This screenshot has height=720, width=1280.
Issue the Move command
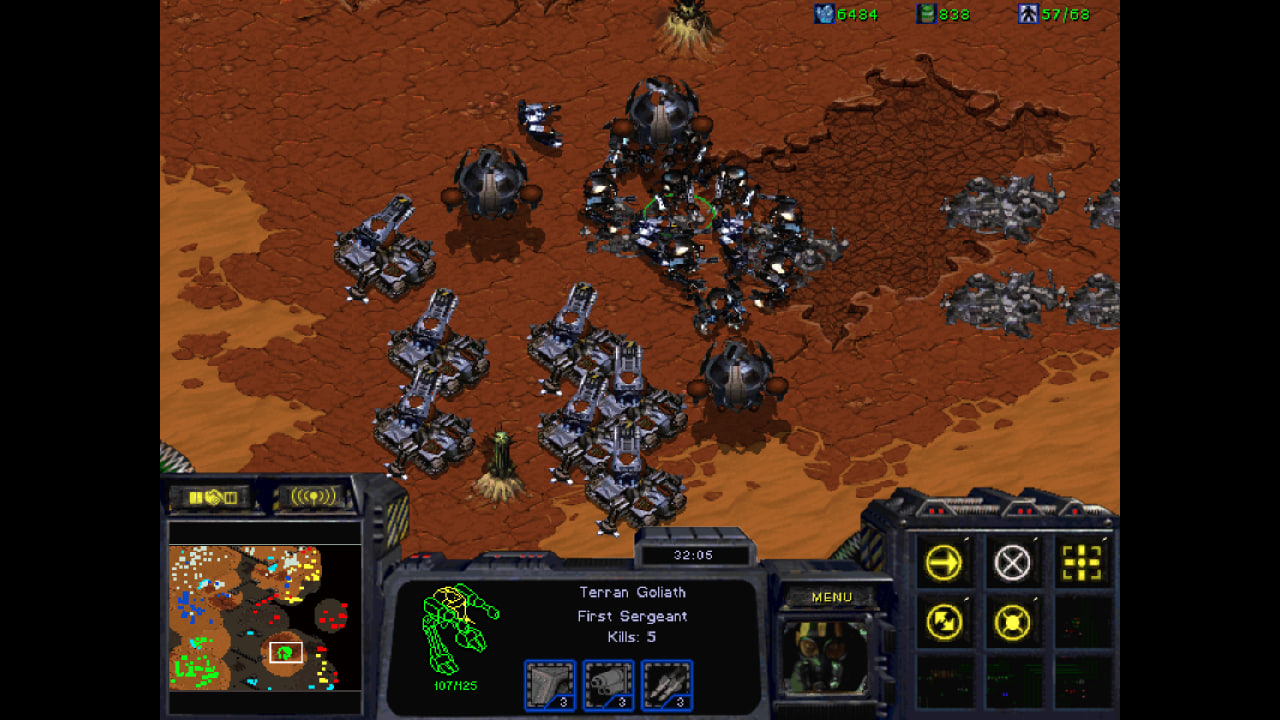point(943,563)
